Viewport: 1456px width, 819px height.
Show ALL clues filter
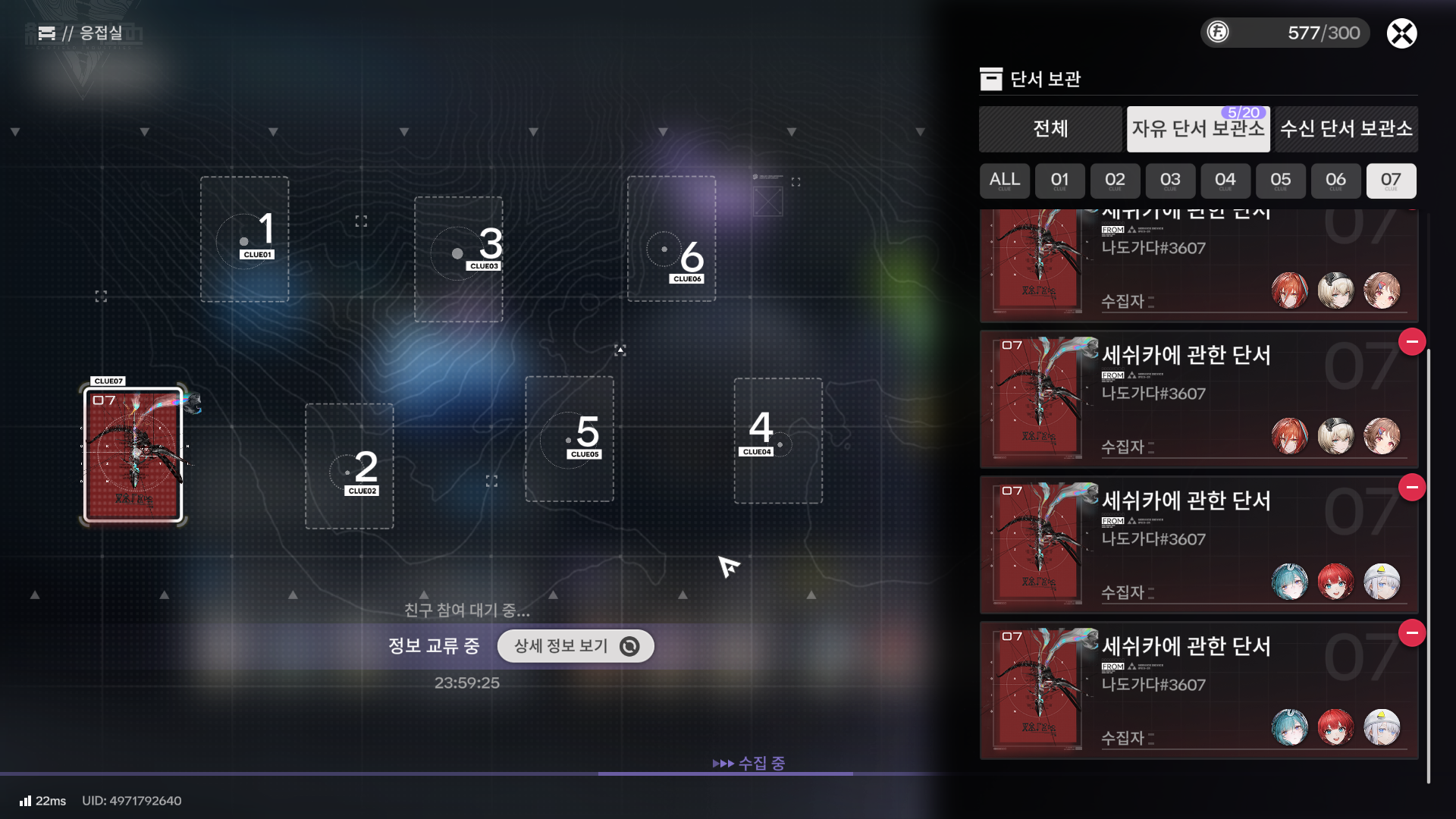1004,180
